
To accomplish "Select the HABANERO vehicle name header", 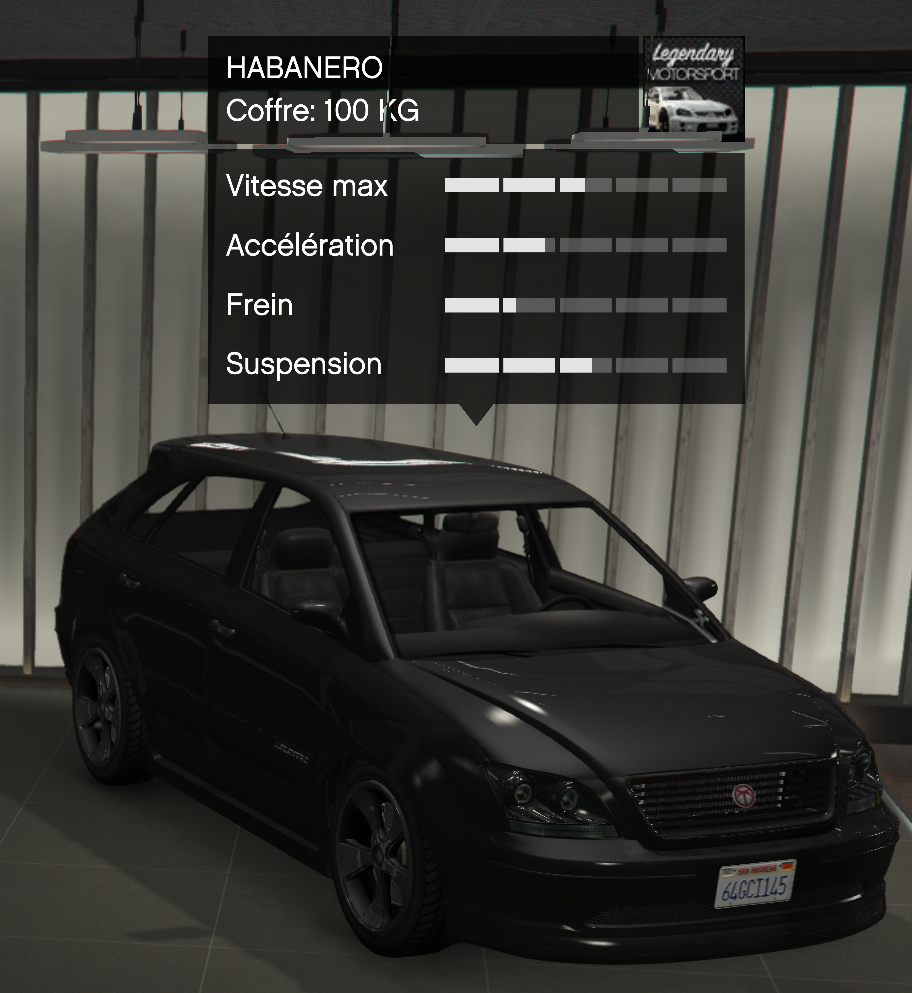I will (x=305, y=68).
